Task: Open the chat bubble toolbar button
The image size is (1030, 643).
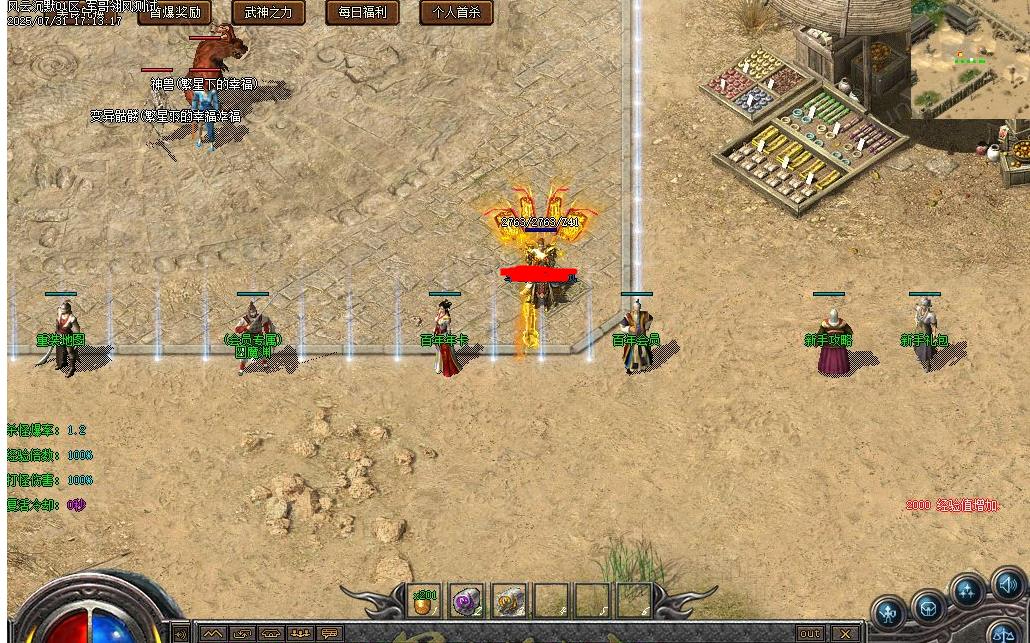Action: pos(330,634)
